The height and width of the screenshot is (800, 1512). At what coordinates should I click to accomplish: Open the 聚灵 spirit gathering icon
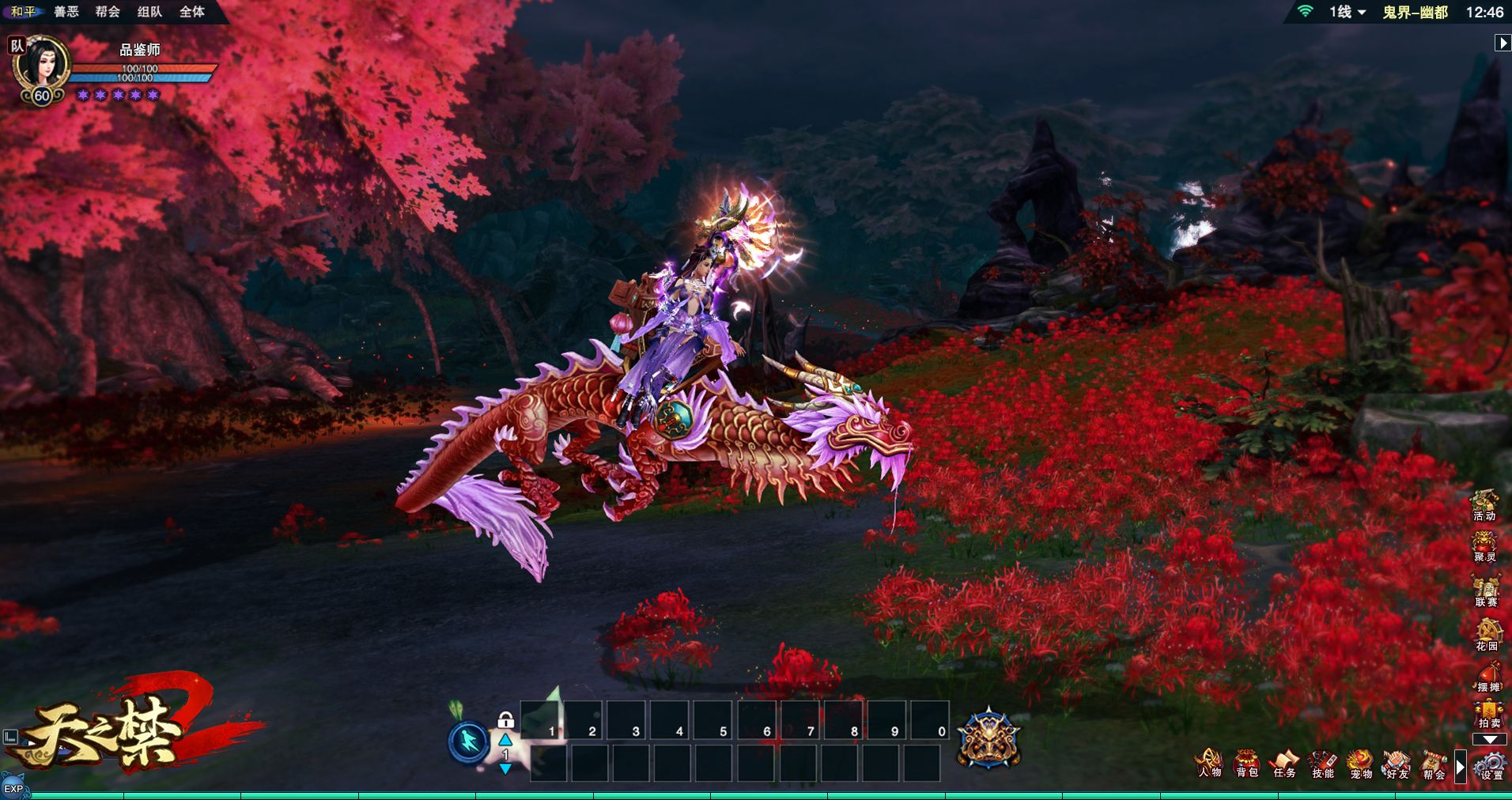click(1484, 546)
